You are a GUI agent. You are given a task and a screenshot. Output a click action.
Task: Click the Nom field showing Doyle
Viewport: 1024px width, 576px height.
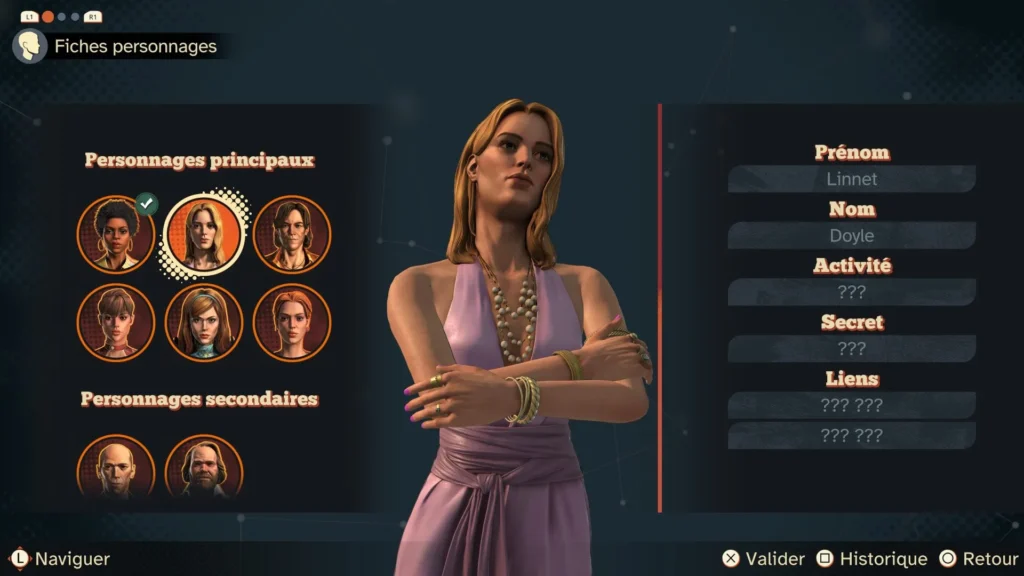click(851, 236)
